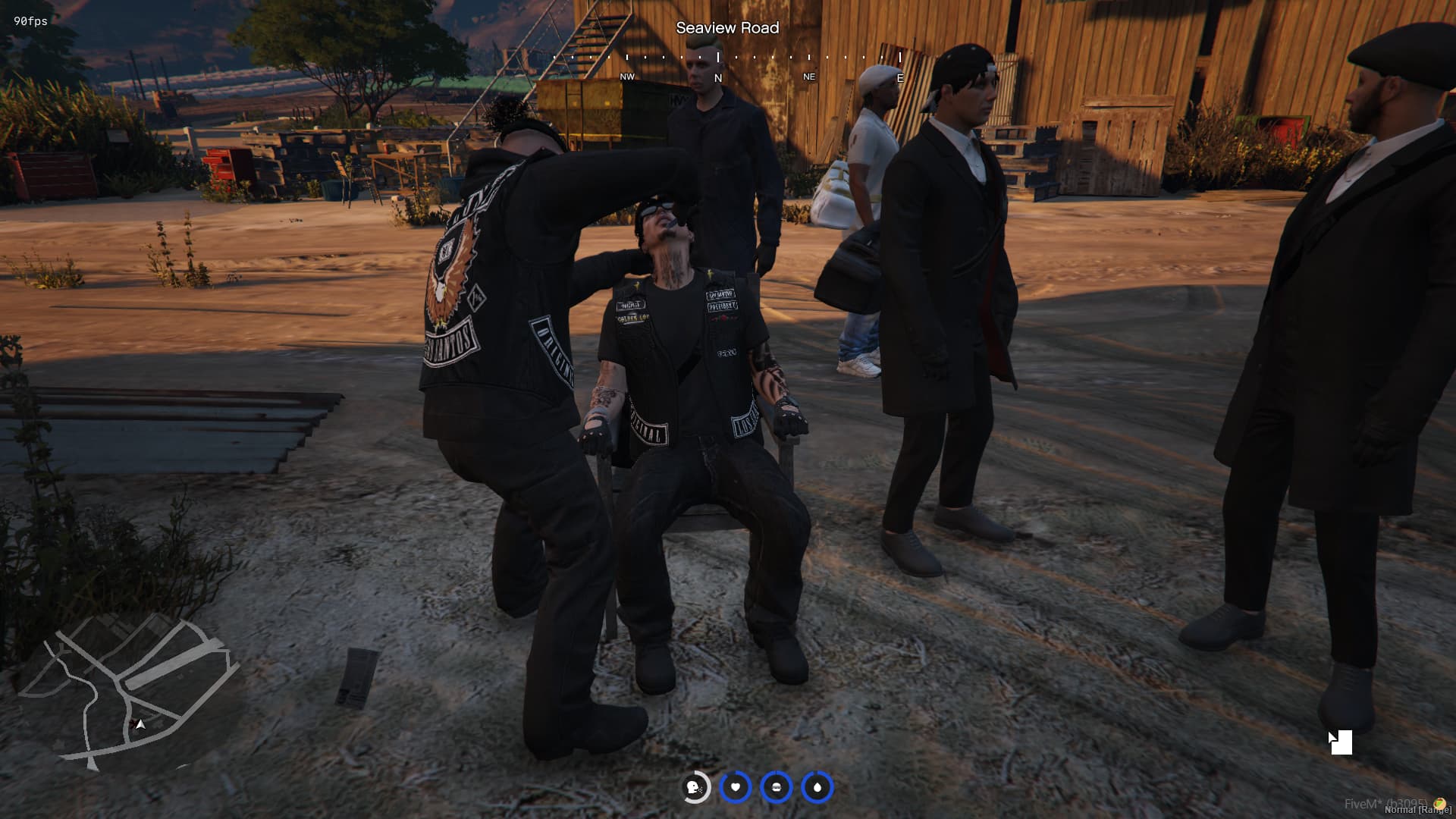Click the hunger burger icon
Screen dimensions: 1456x819
point(776,787)
